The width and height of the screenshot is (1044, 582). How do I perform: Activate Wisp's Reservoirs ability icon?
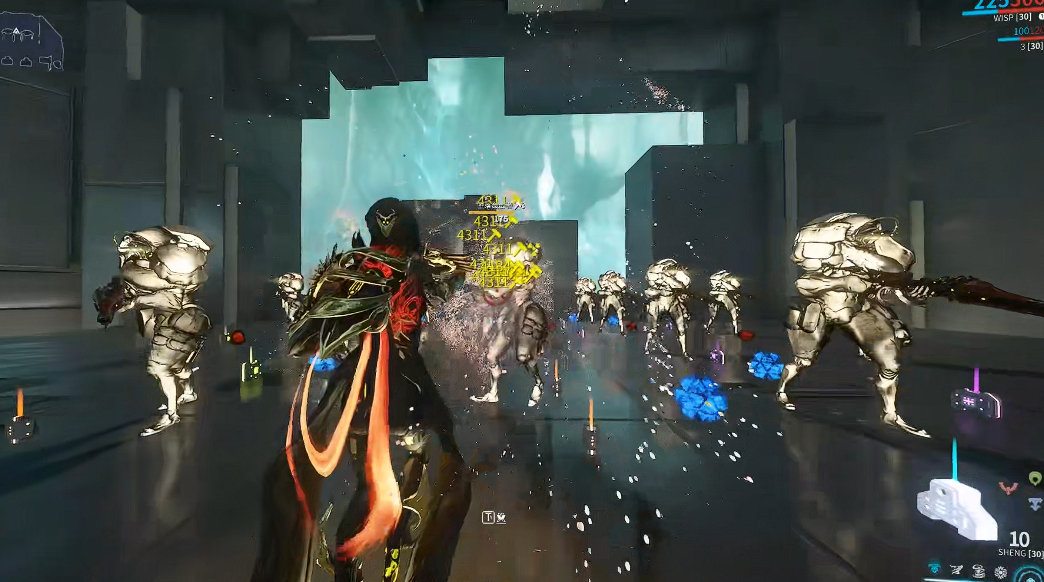[936, 569]
